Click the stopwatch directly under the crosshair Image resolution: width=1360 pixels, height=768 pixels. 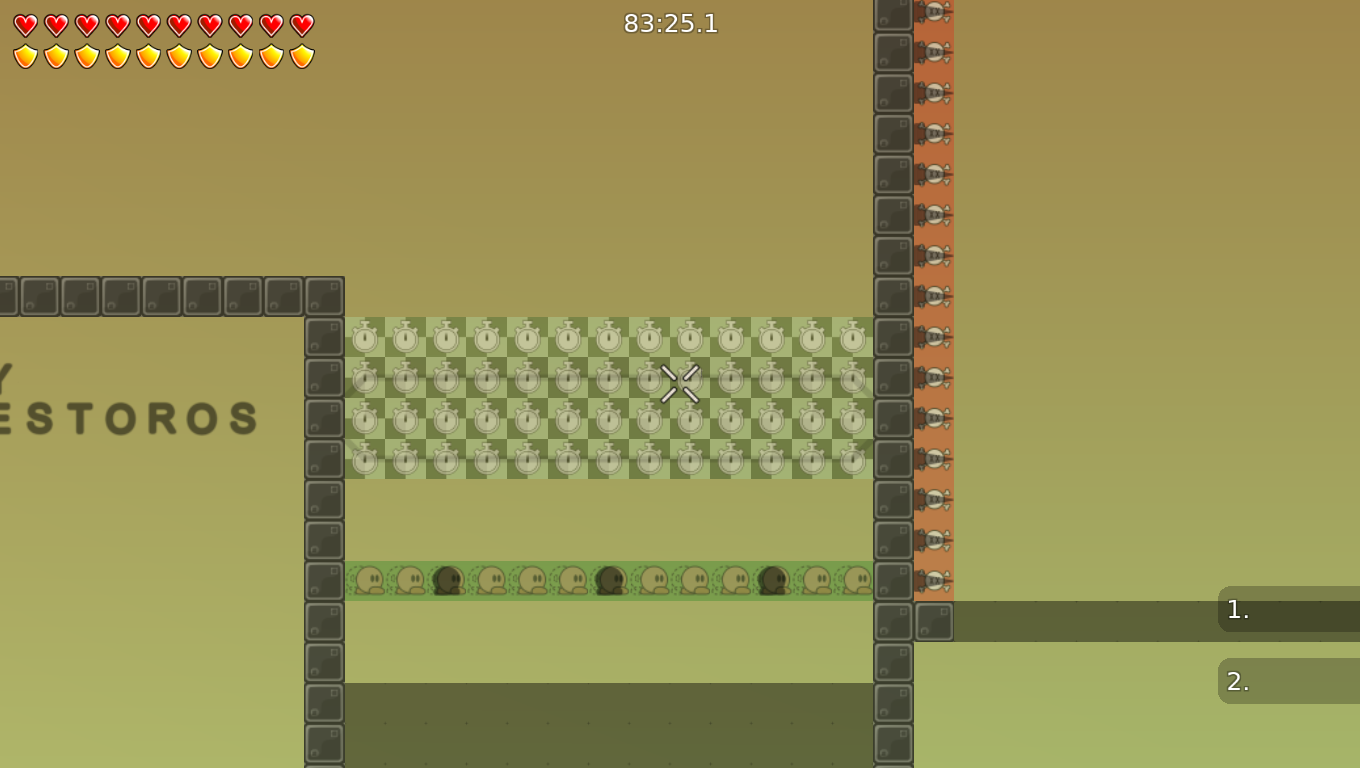[688, 417]
